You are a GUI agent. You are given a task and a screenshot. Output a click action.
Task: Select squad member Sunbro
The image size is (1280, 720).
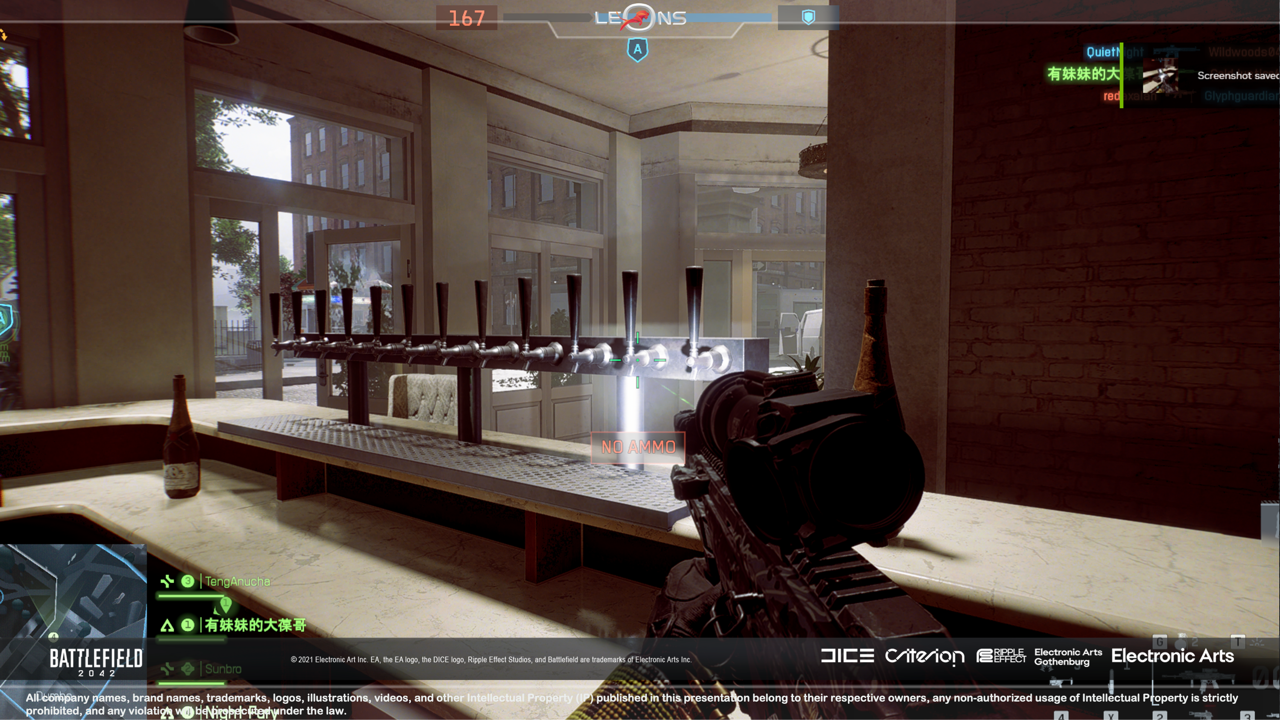pos(223,668)
